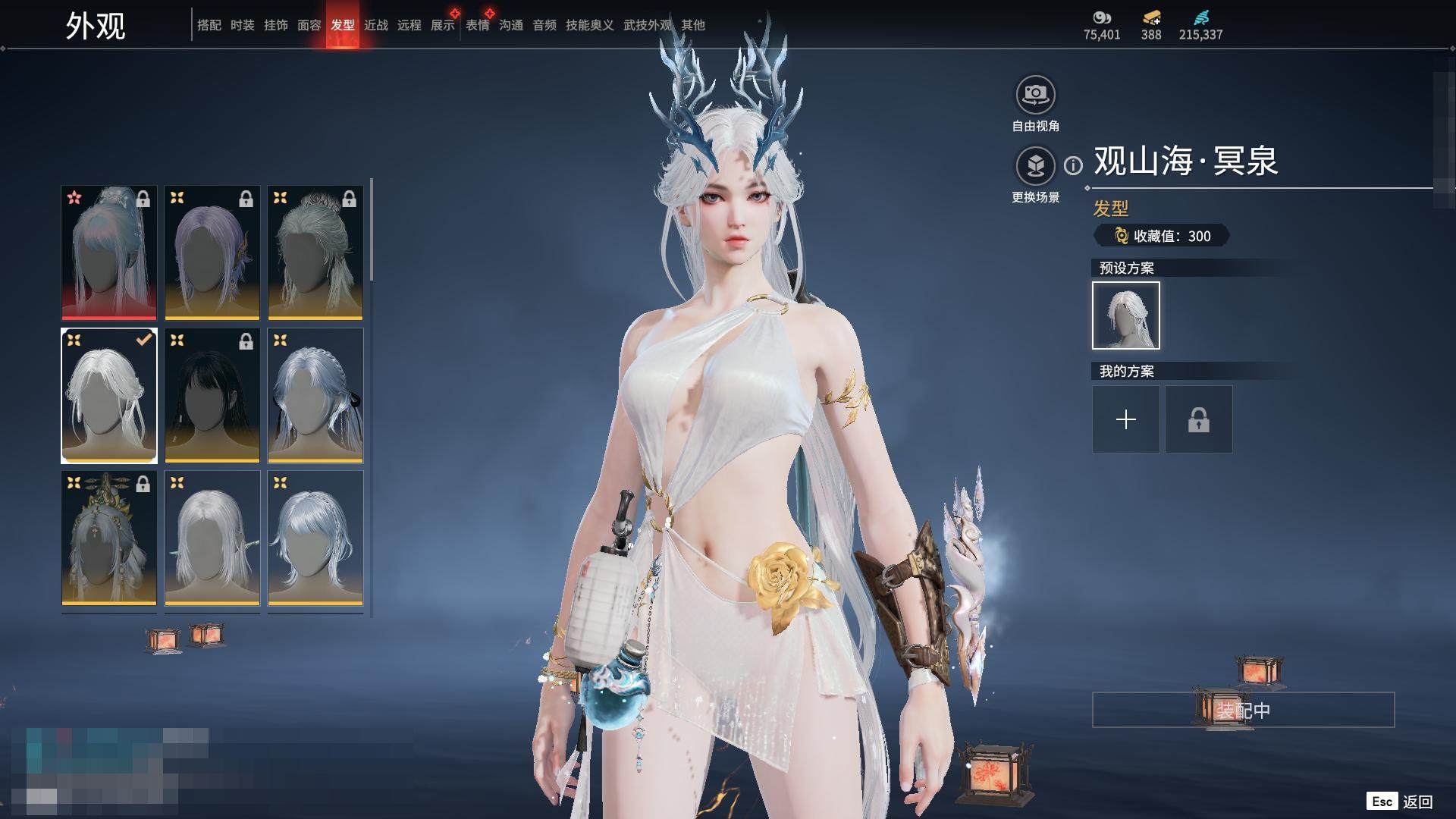Pick the locked hairstyle with golden headdress
The width and height of the screenshot is (1456, 819).
[x=109, y=538]
